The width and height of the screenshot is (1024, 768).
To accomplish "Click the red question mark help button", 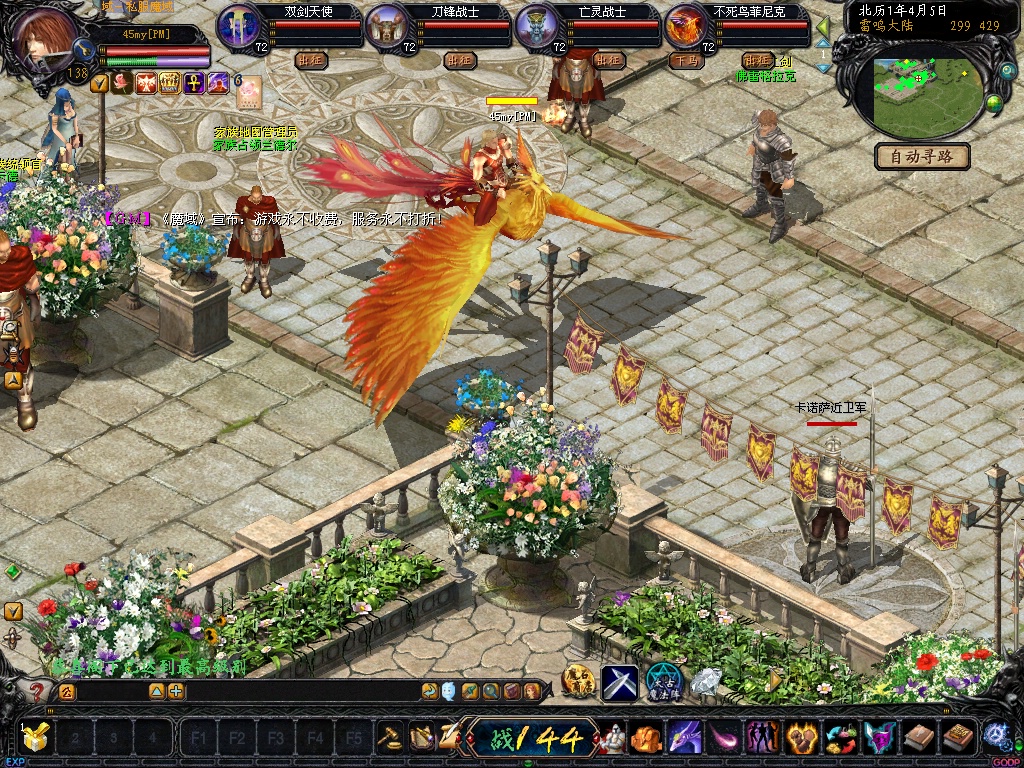I will click(x=37, y=690).
